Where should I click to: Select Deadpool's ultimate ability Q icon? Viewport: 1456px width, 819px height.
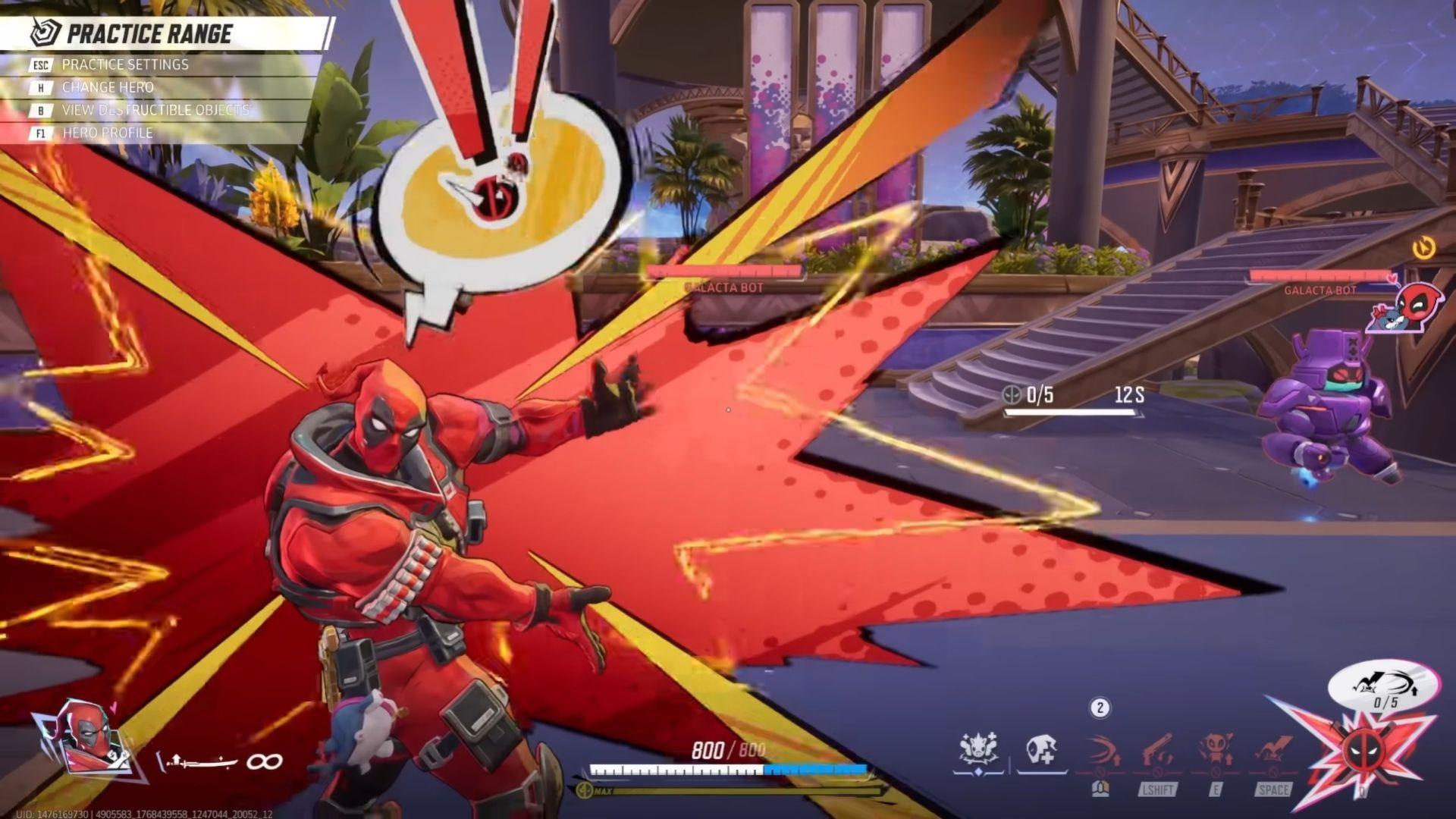click(x=1363, y=751)
